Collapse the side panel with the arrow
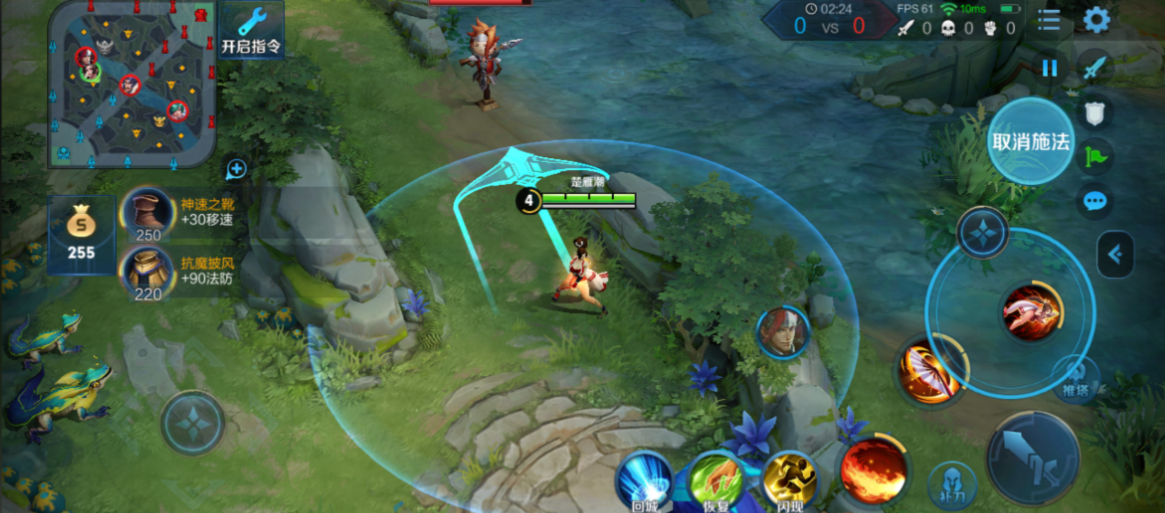1165x513 pixels. 1115,255
